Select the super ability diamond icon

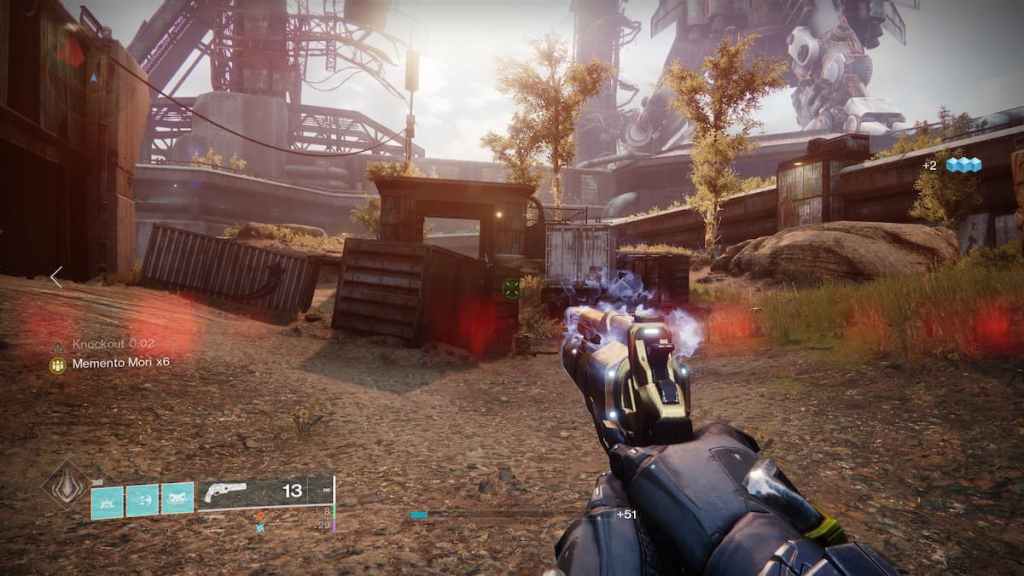pyautogui.click(x=63, y=484)
